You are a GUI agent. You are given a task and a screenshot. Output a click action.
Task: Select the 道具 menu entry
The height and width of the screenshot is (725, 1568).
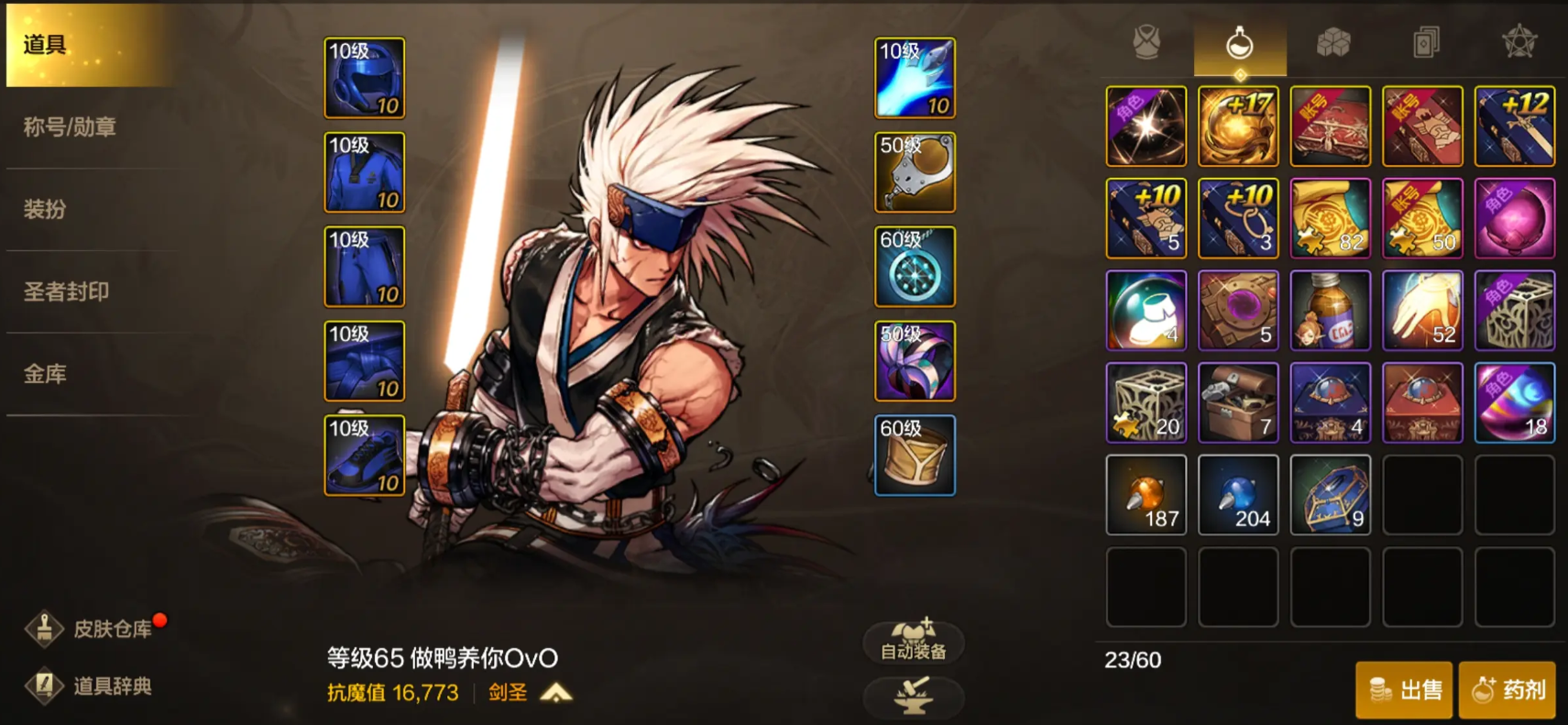46,44
